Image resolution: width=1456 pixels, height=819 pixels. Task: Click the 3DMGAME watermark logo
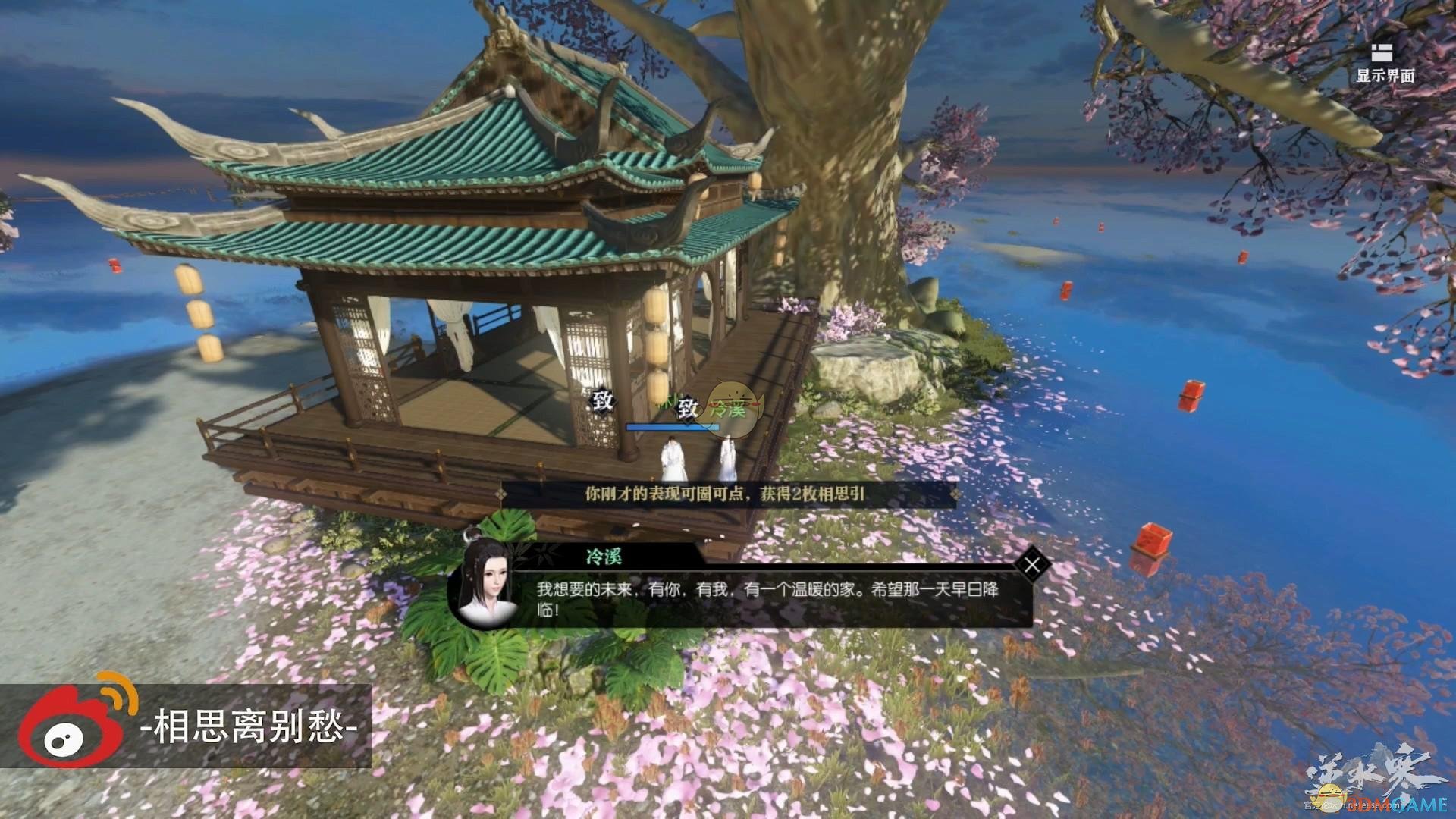[x=1399, y=806]
